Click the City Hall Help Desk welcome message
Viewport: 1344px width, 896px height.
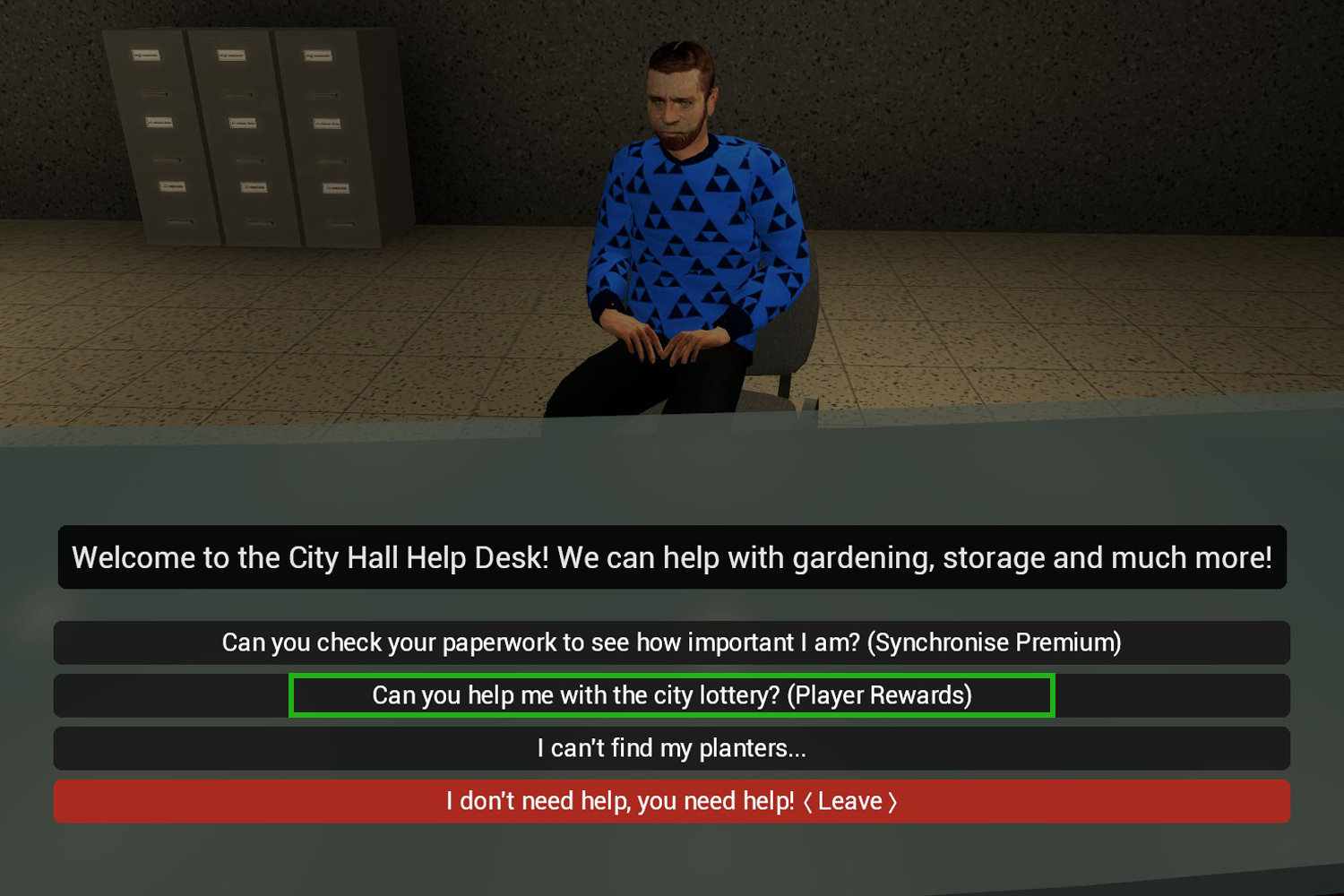tap(672, 557)
